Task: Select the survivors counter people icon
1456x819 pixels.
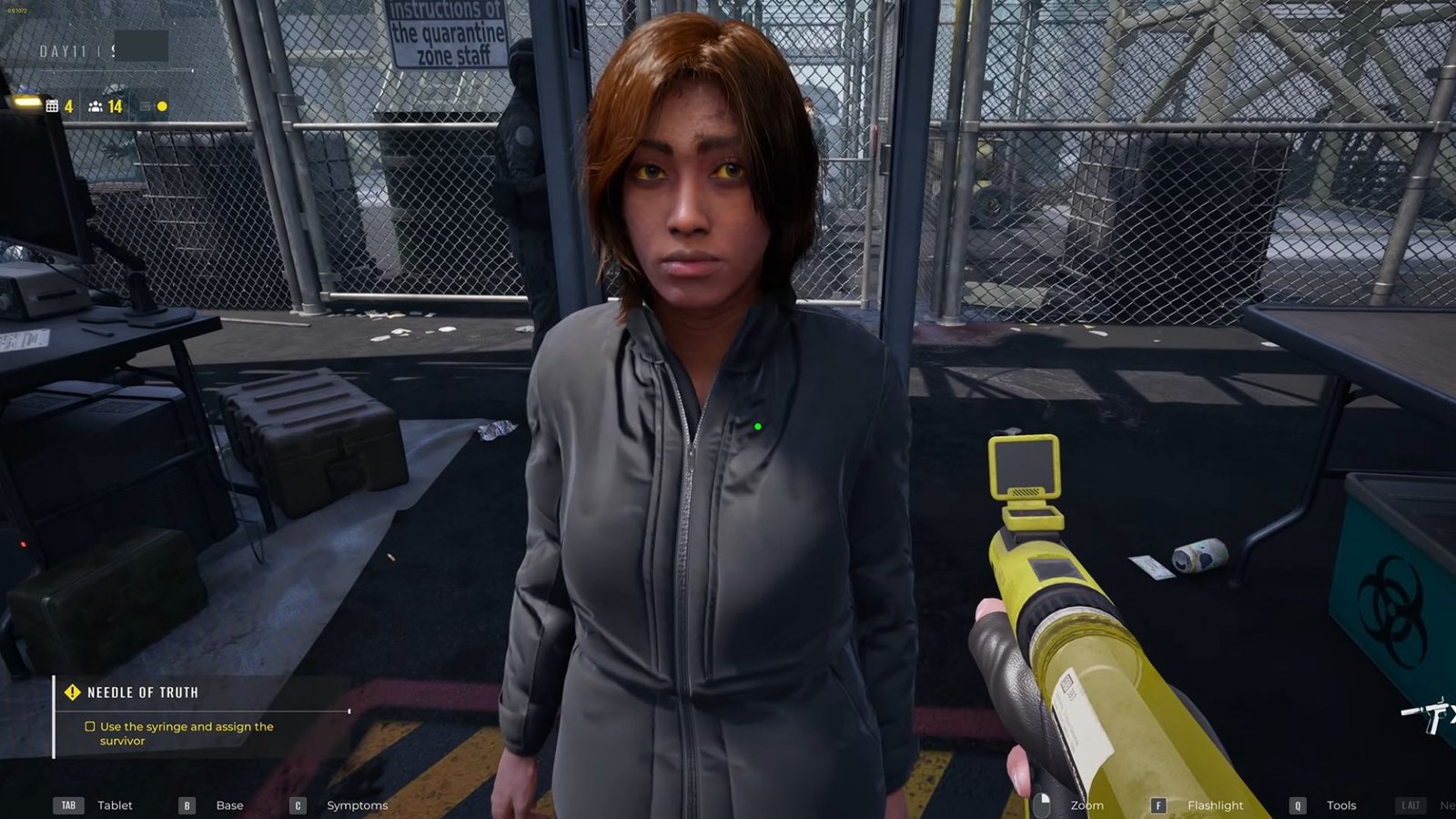Action: coord(95,106)
